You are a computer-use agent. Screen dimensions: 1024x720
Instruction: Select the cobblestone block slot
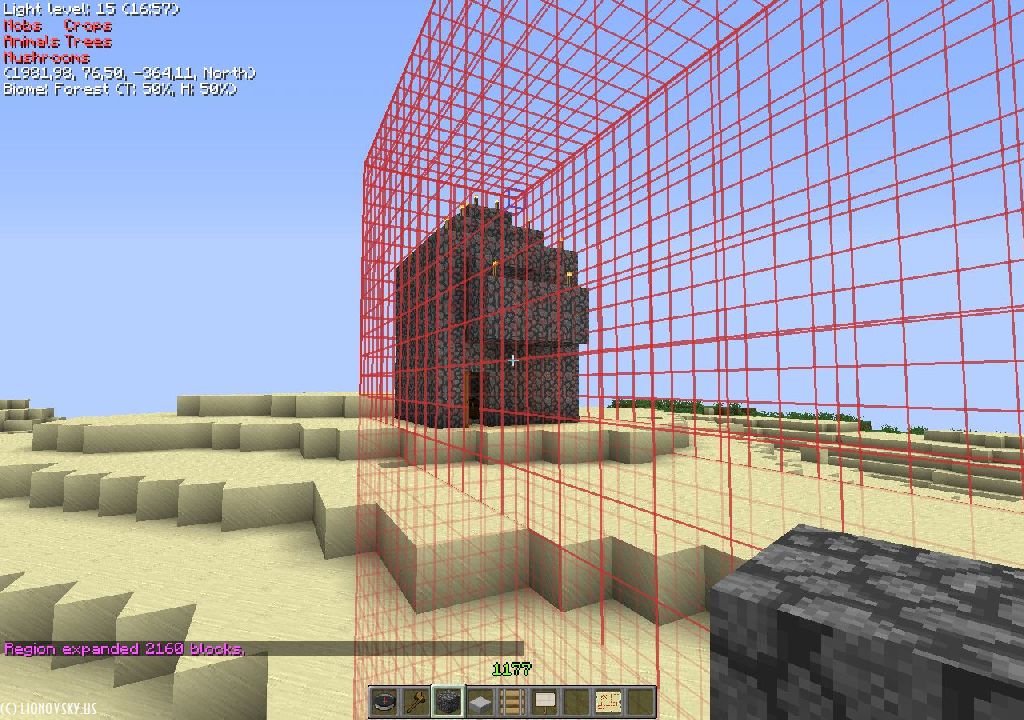point(447,702)
